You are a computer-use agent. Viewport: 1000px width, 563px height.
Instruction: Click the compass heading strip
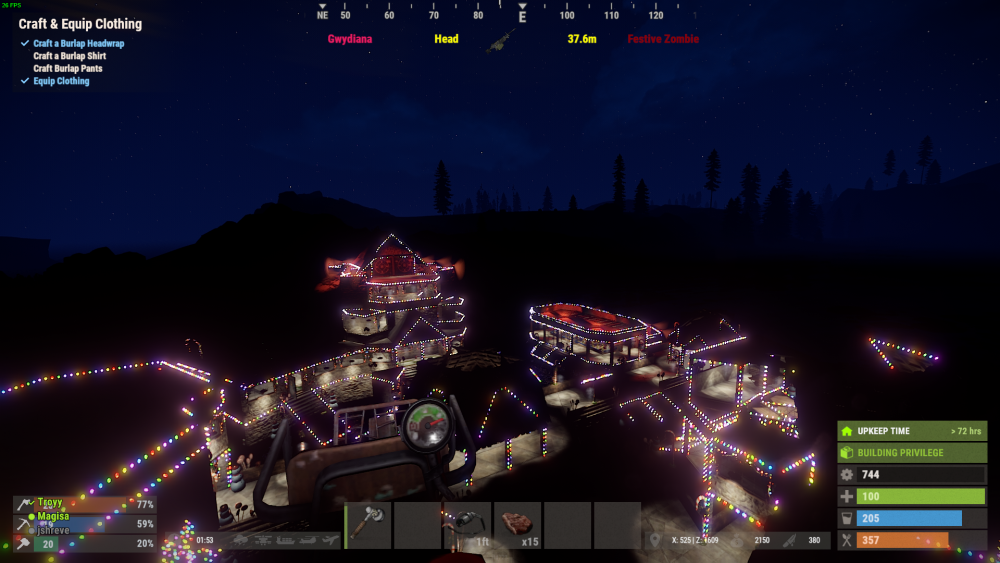[500, 15]
